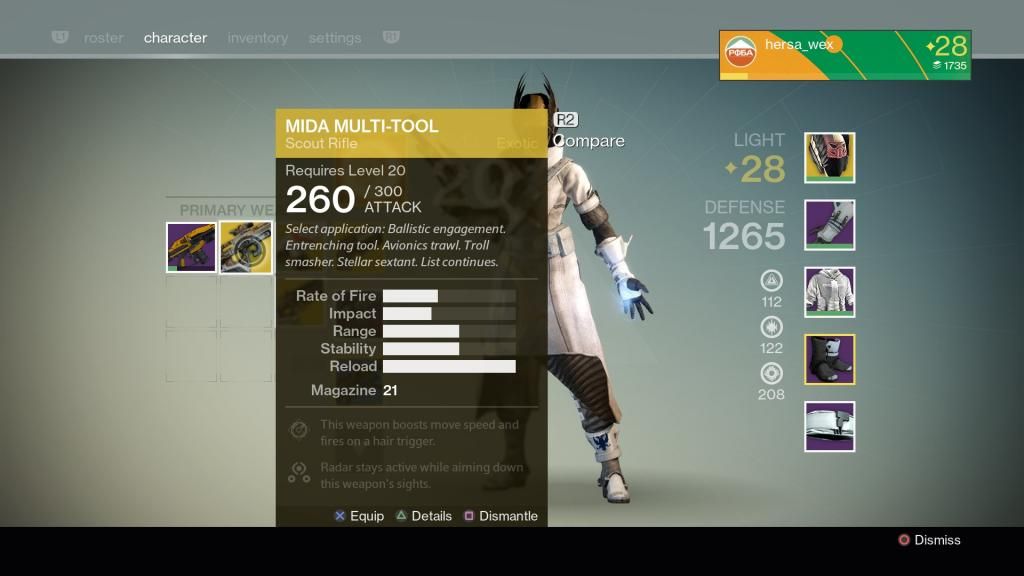Choose the purple-background primary weapon slot
Image resolution: width=1024 pixels, height=576 pixels.
[x=191, y=247]
